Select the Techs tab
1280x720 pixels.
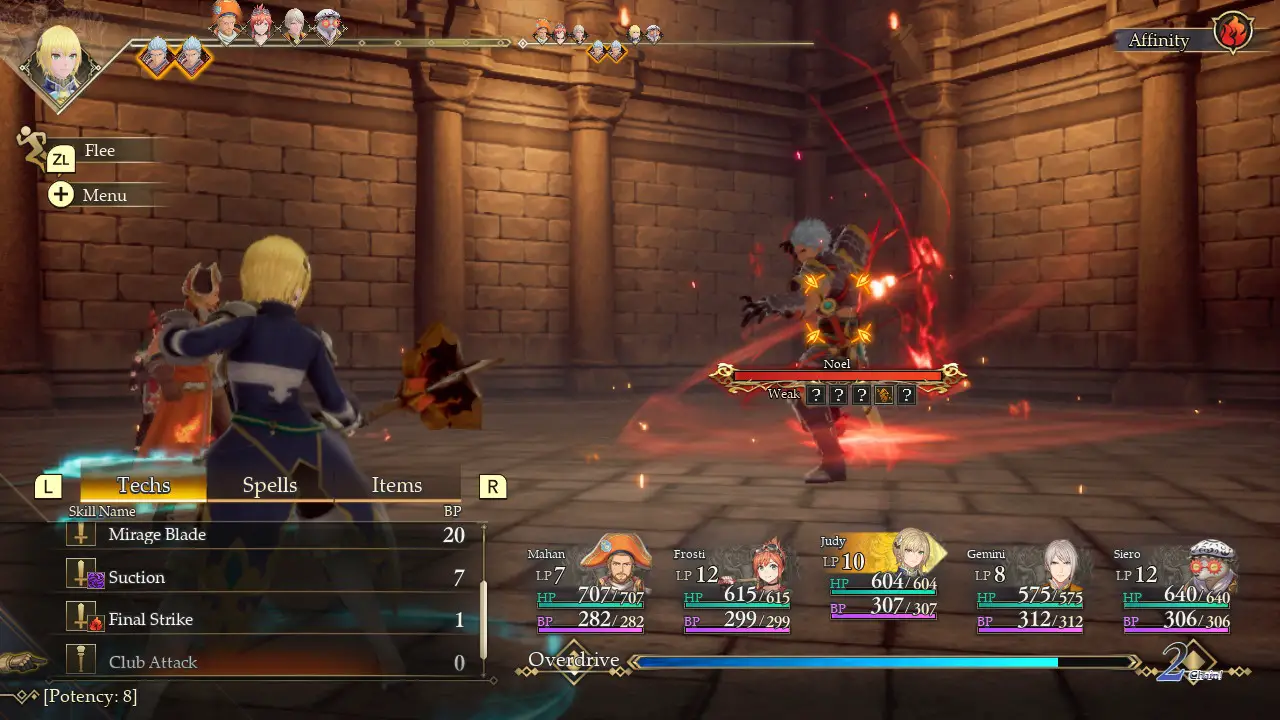pyautogui.click(x=143, y=485)
